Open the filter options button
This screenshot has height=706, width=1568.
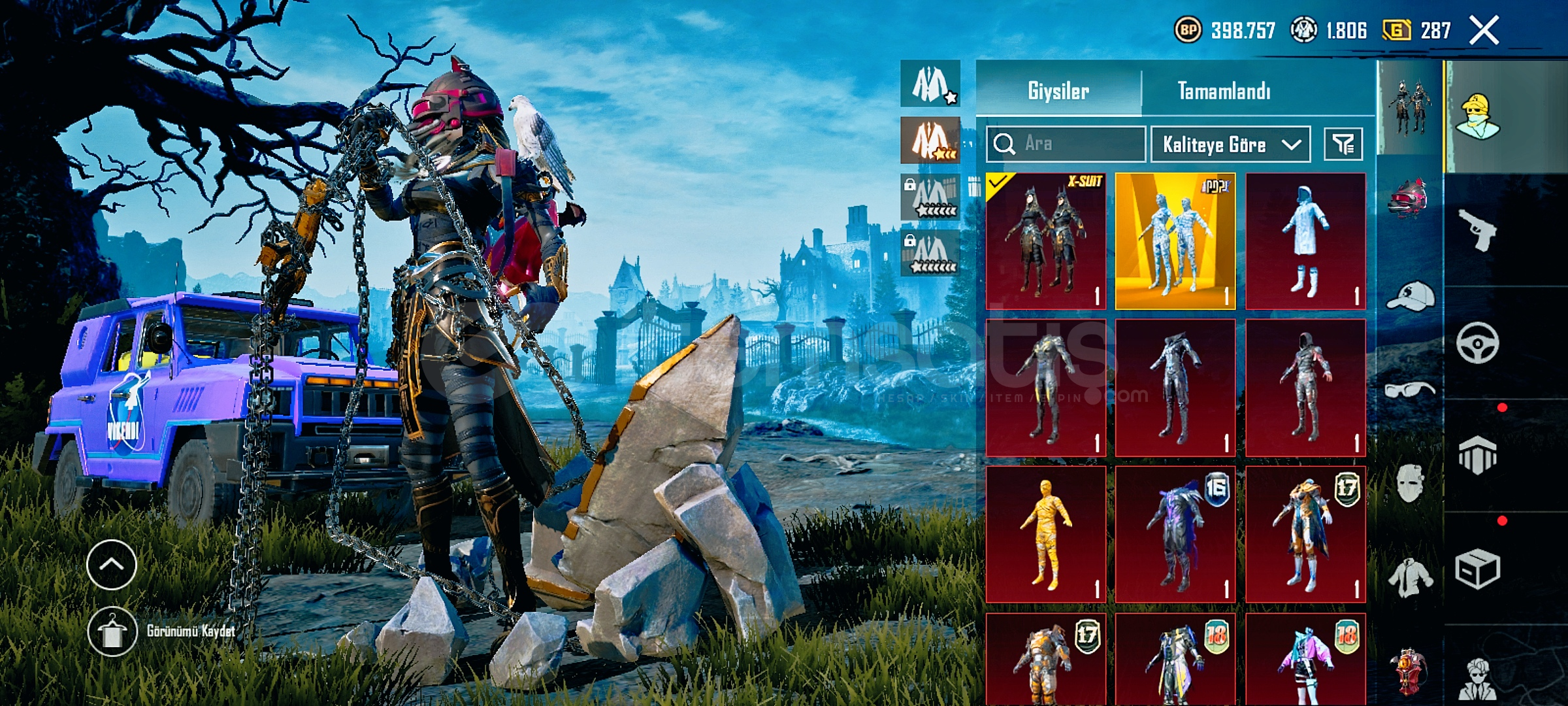click(1343, 144)
